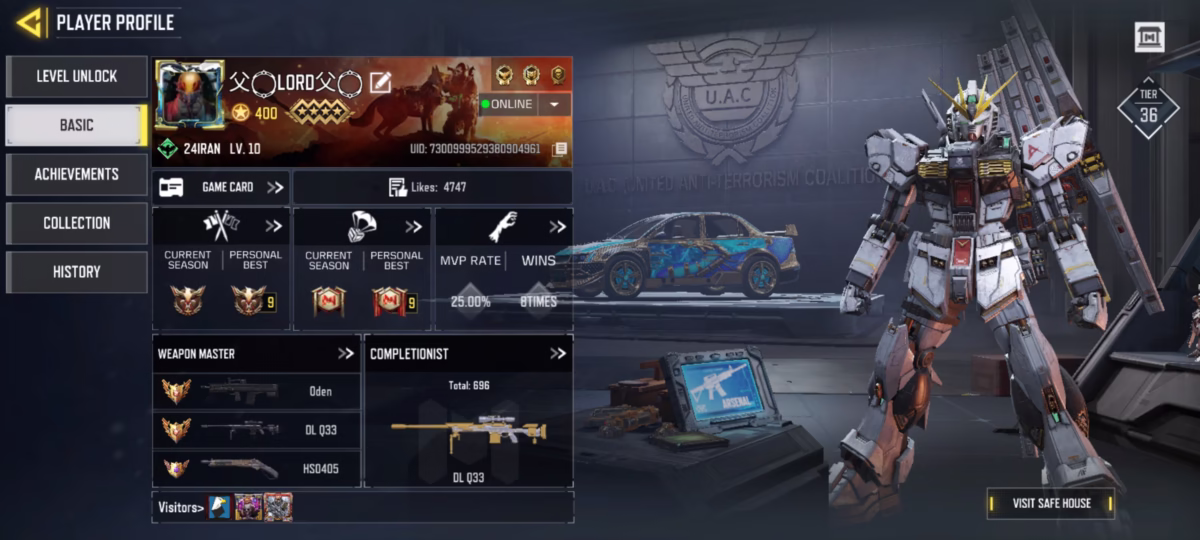Click the player avatar portrait

(x=189, y=94)
